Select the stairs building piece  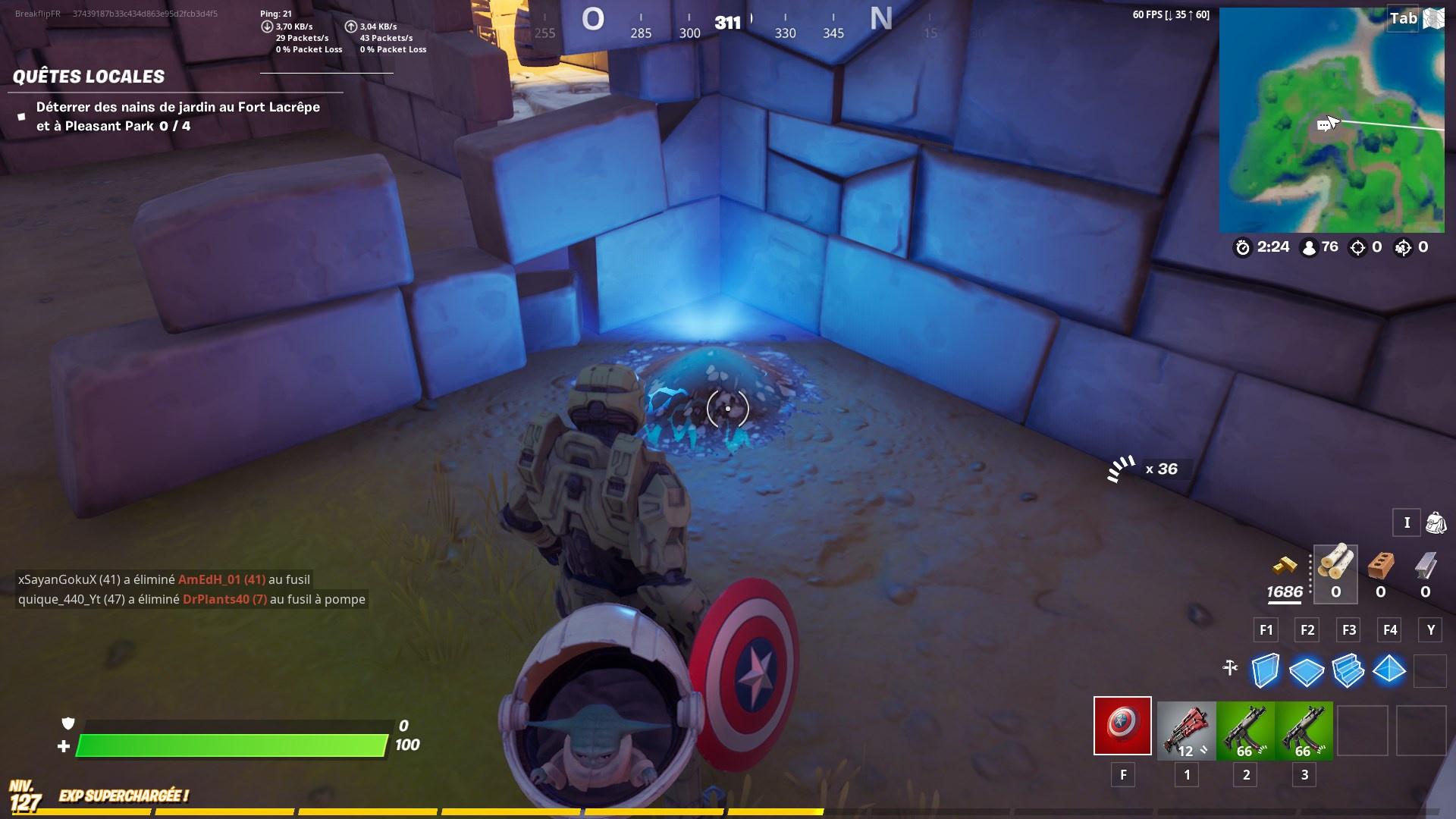point(1348,671)
